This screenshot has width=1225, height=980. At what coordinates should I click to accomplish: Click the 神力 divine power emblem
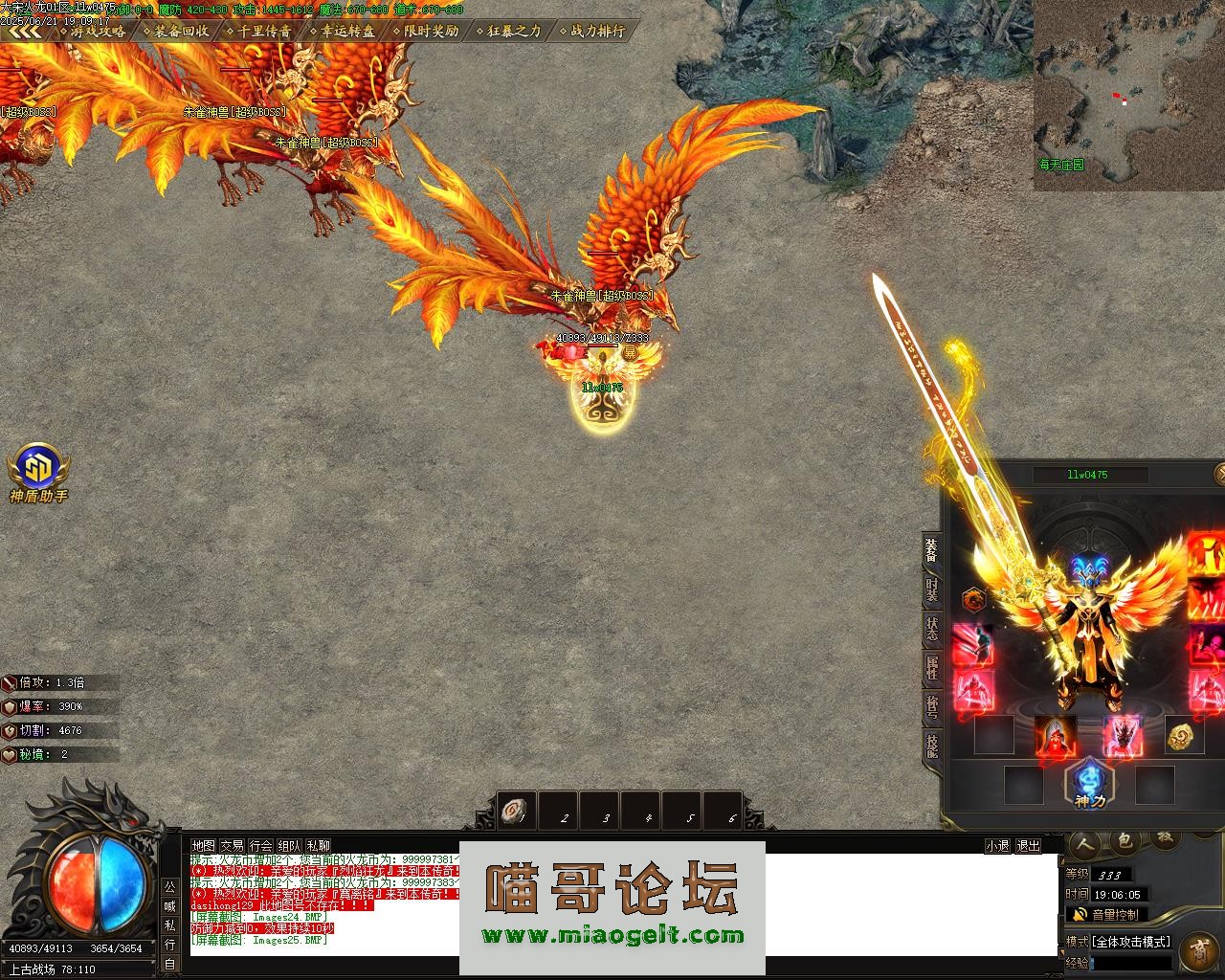point(1089,784)
